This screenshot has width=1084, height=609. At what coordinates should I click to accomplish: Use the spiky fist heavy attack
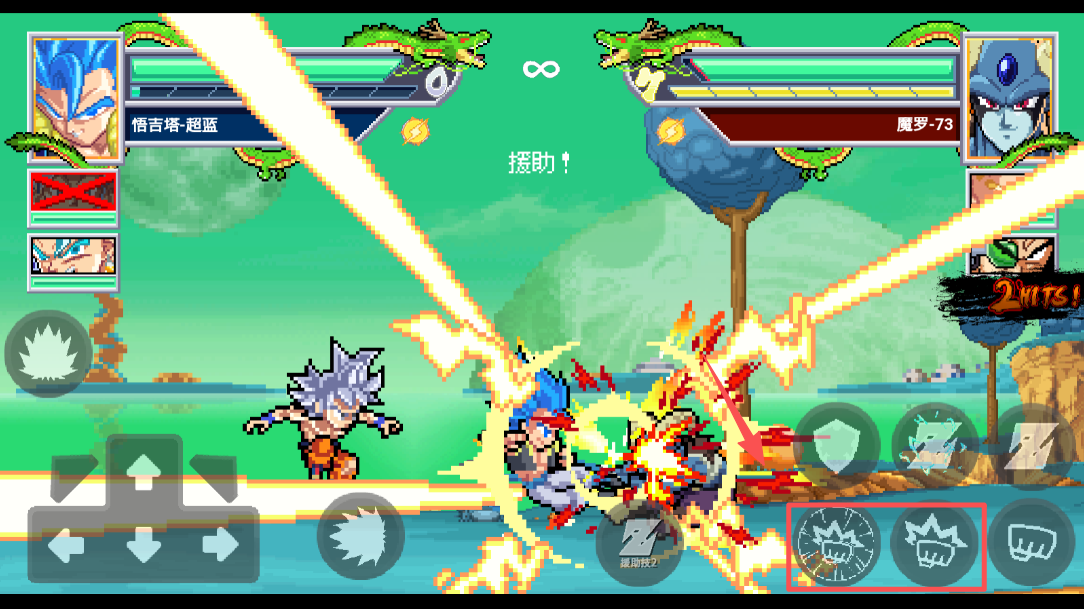934,545
